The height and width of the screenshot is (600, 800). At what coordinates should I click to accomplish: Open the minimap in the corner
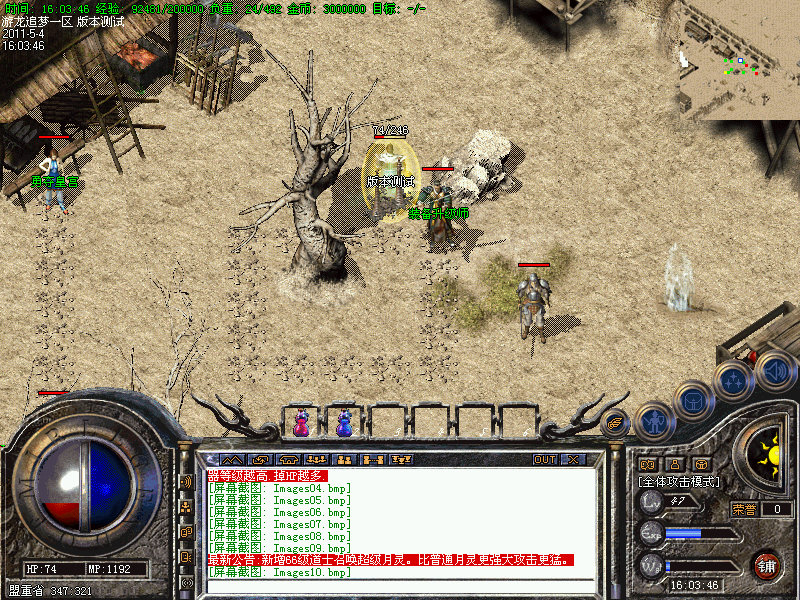pyautogui.click(x=738, y=60)
